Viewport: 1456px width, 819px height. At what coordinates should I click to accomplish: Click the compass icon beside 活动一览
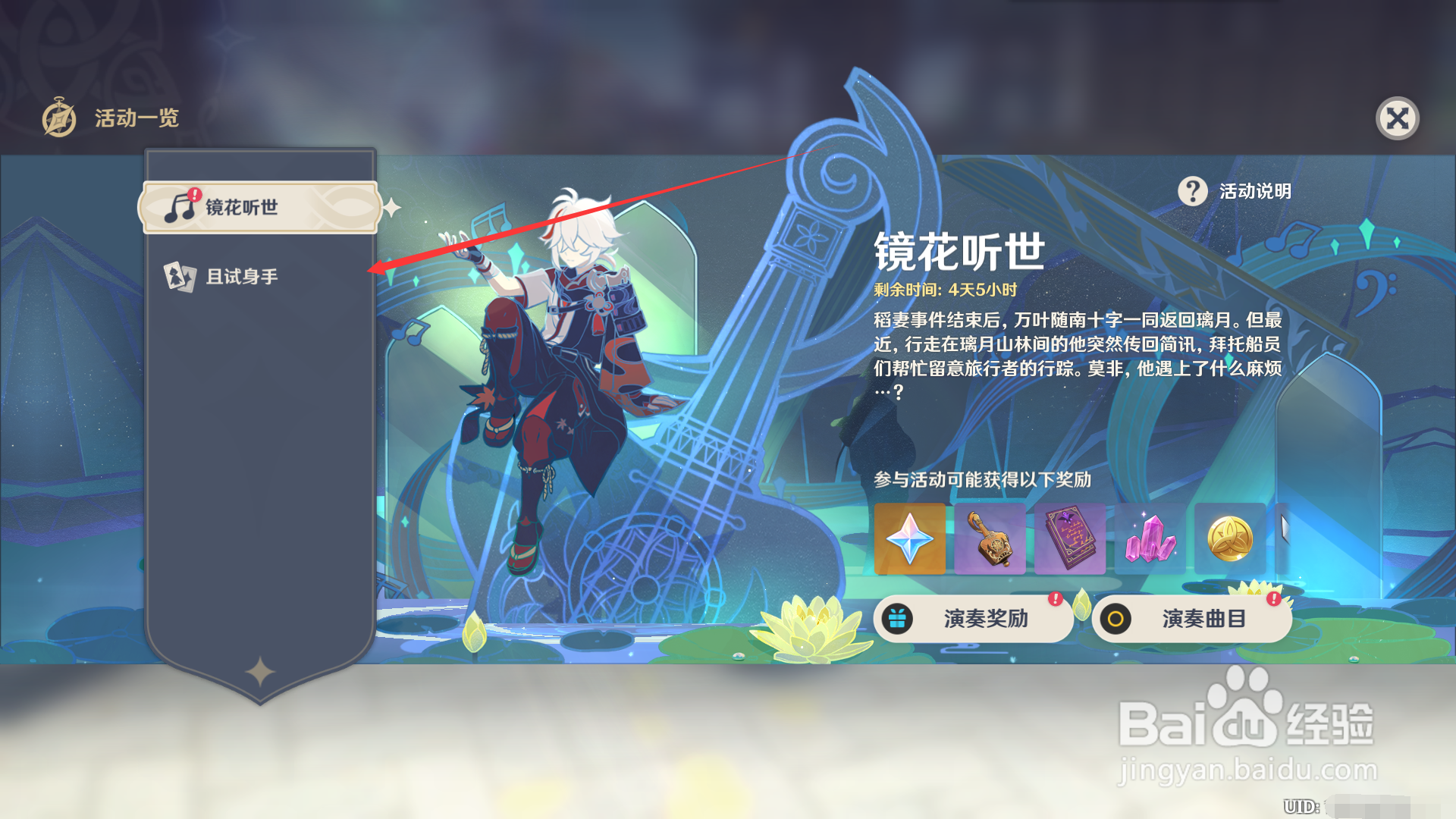click(x=60, y=118)
